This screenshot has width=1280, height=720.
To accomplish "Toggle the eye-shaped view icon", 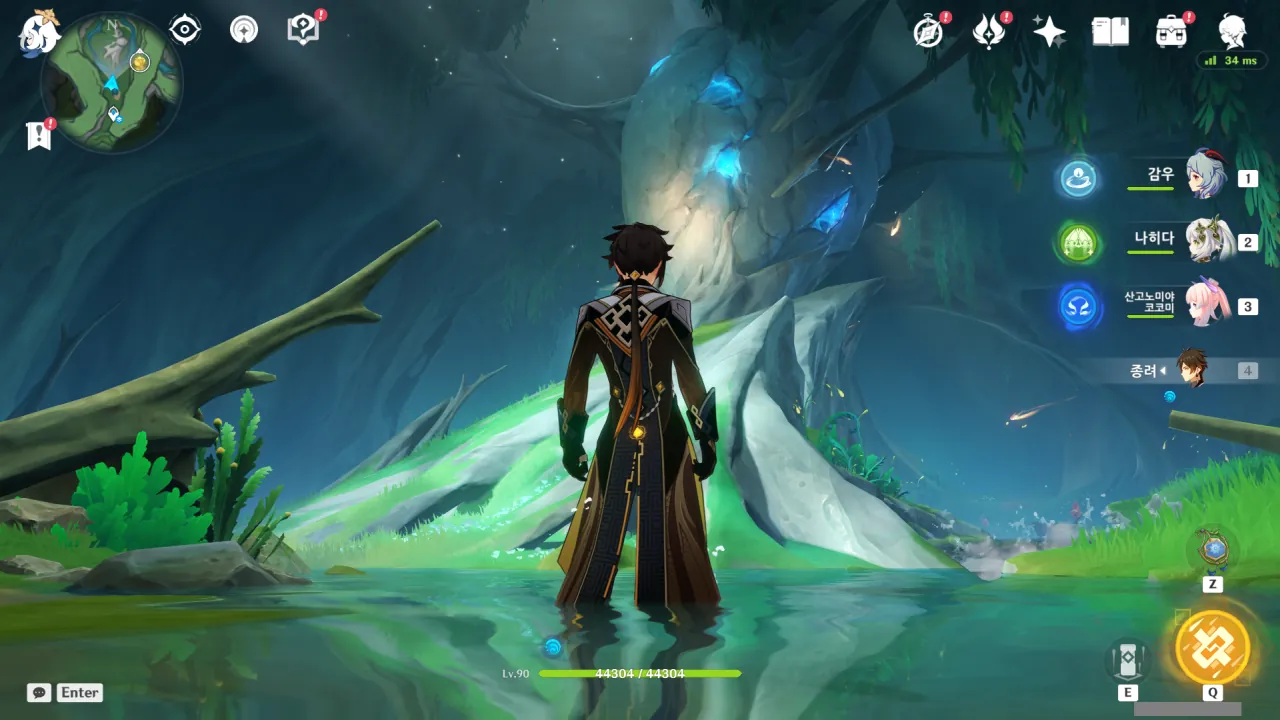I will tap(185, 30).
